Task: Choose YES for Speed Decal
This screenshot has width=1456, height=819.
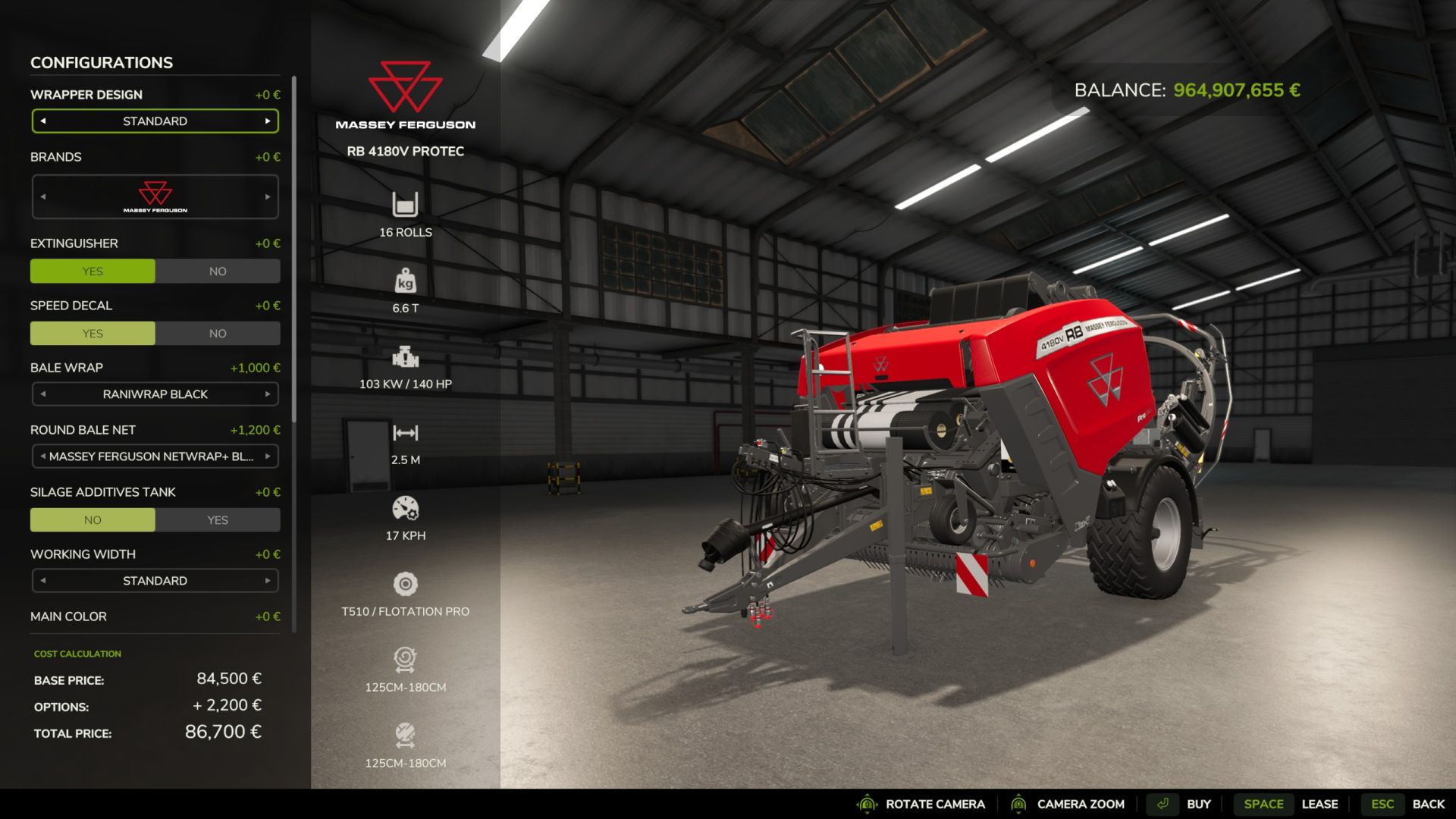Action: click(93, 334)
